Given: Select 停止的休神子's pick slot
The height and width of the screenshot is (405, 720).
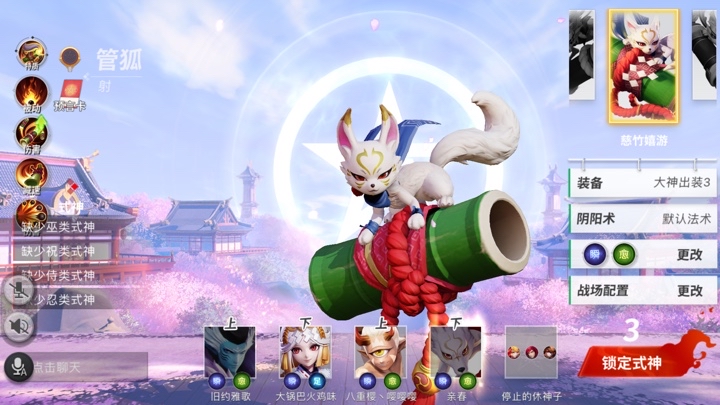Looking at the screenshot, I should click(x=530, y=351).
